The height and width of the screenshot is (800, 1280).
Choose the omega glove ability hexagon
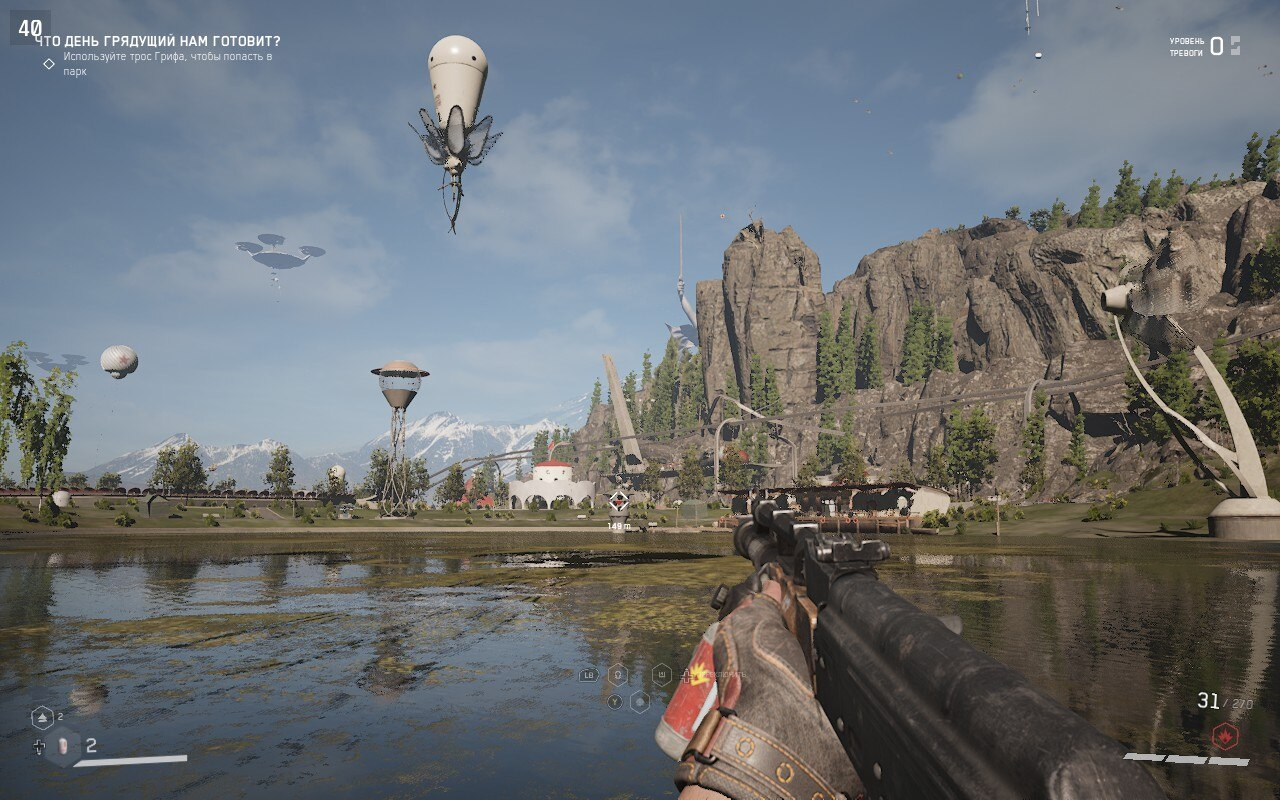pyautogui.click(x=618, y=675)
